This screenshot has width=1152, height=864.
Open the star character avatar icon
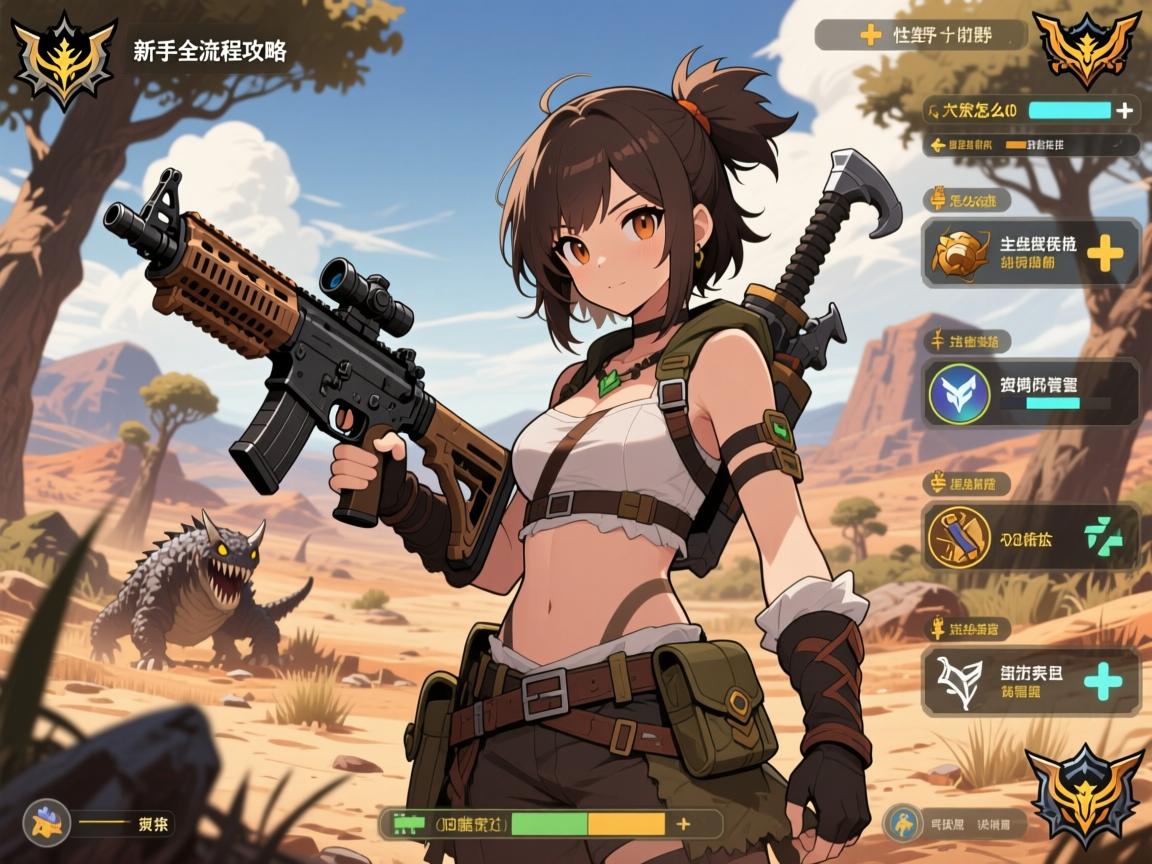(x=46, y=823)
